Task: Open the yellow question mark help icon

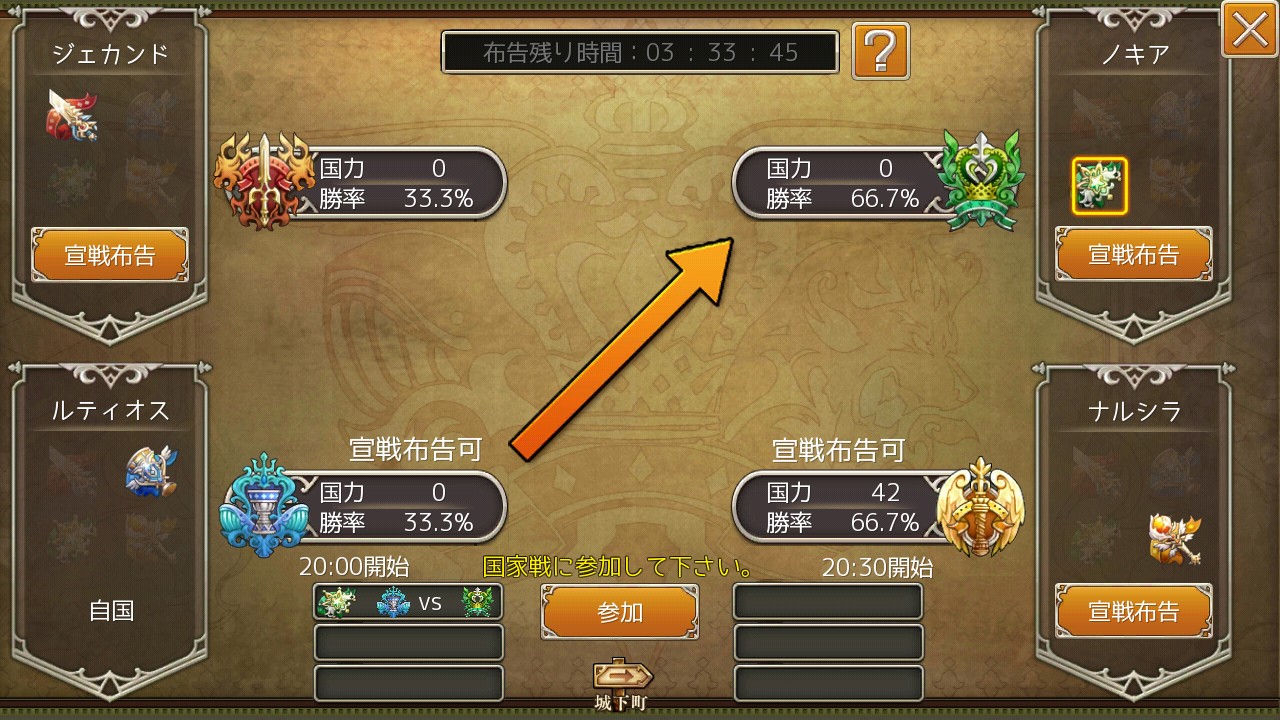Action: click(881, 52)
